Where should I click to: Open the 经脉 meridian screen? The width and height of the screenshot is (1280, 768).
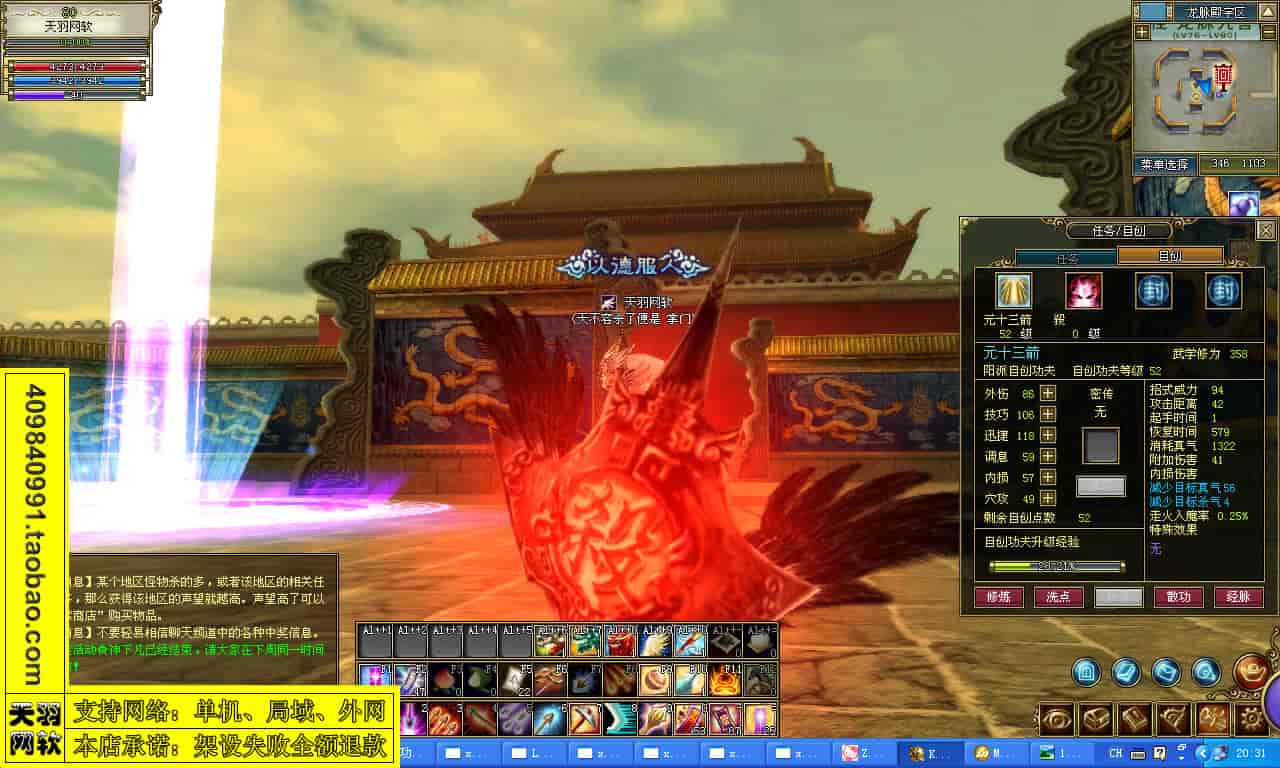1238,597
